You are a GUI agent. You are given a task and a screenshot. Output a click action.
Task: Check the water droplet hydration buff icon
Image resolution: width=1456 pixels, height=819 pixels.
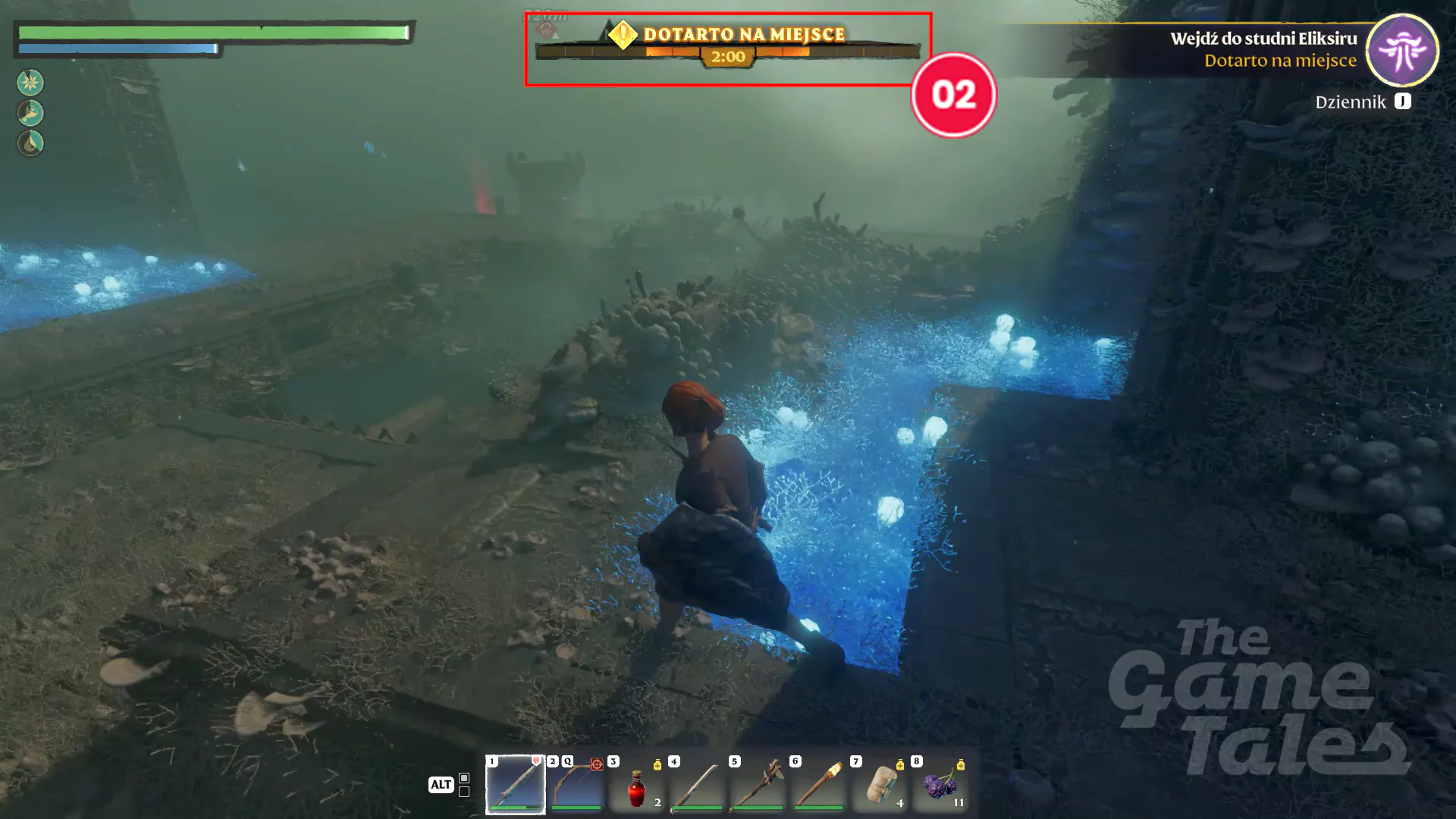(x=30, y=143)
